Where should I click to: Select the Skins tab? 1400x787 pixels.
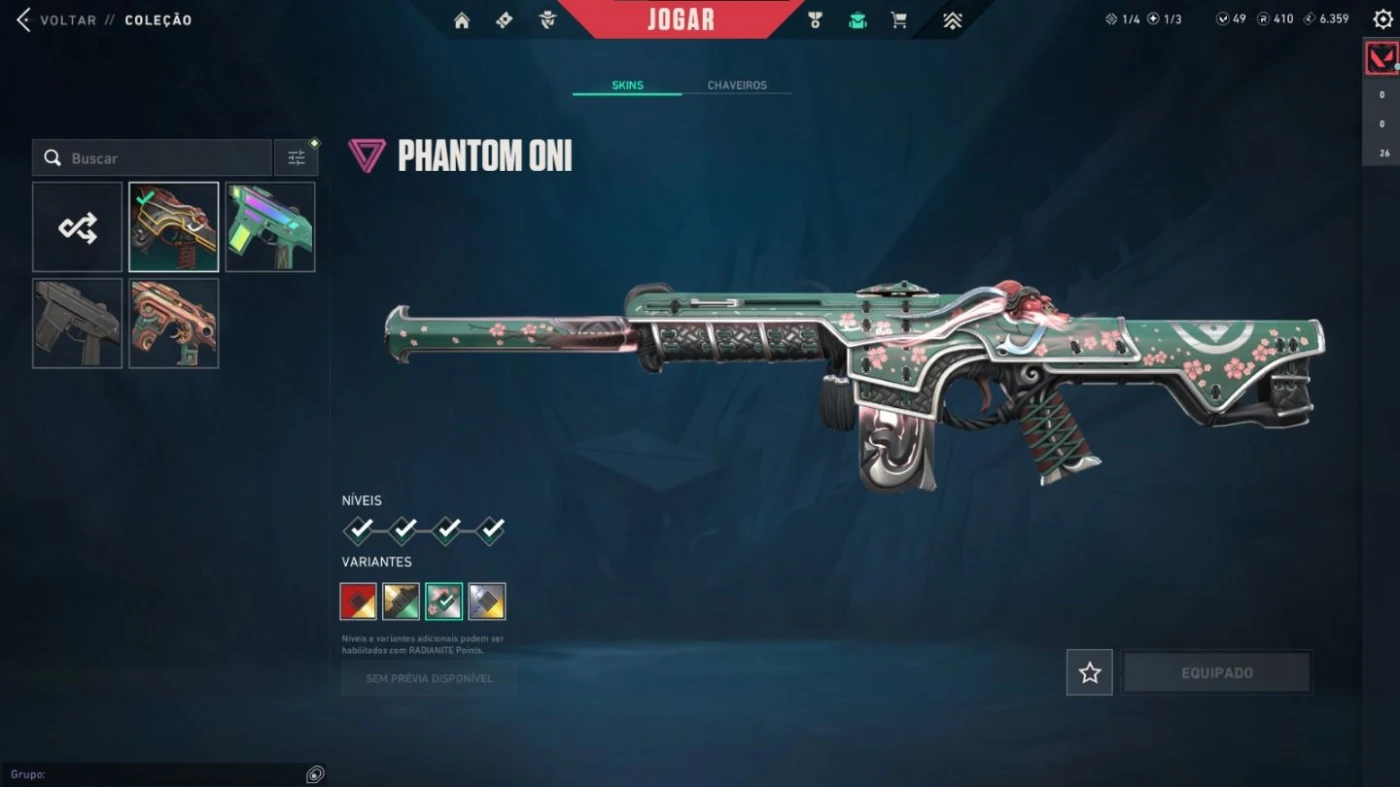pos(627,85)
